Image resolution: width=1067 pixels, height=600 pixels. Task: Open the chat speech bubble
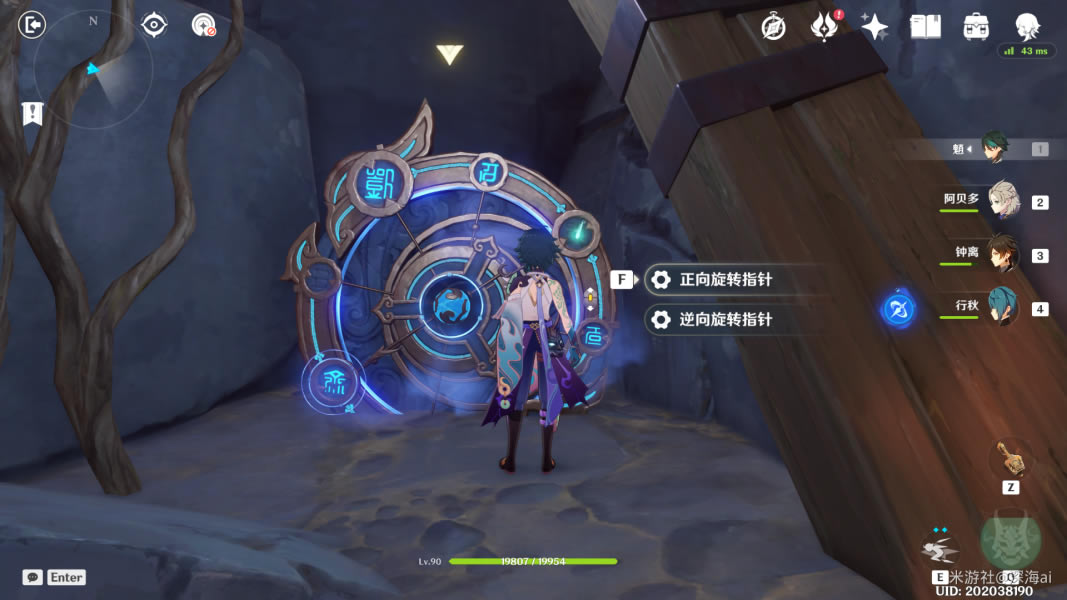pos(33,577)
